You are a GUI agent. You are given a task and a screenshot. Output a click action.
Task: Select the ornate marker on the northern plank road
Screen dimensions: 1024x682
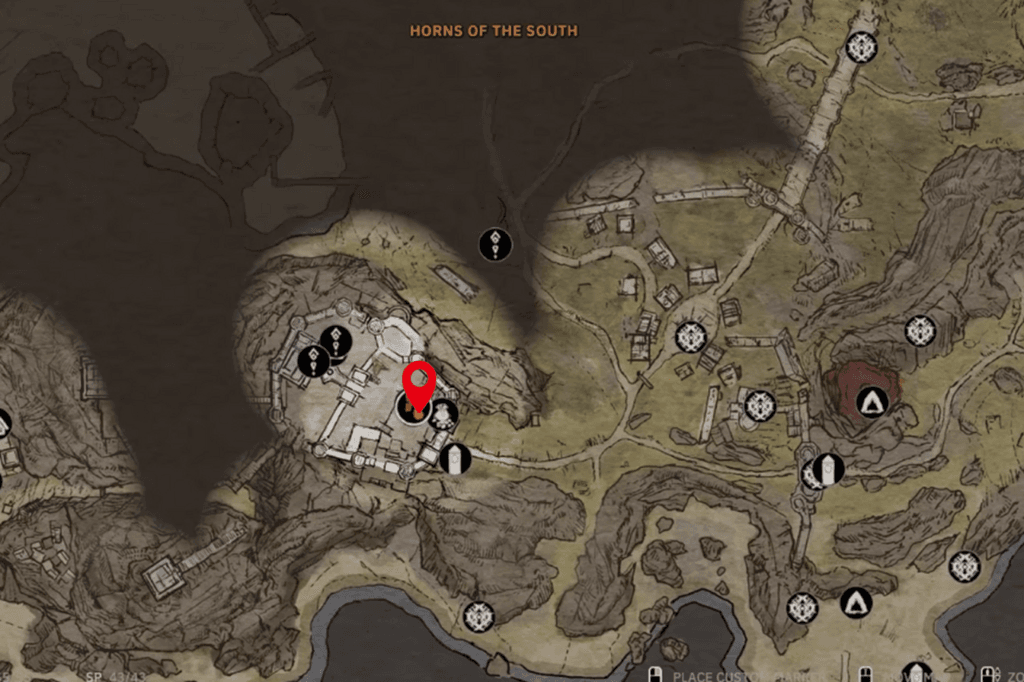coord(861,46)
